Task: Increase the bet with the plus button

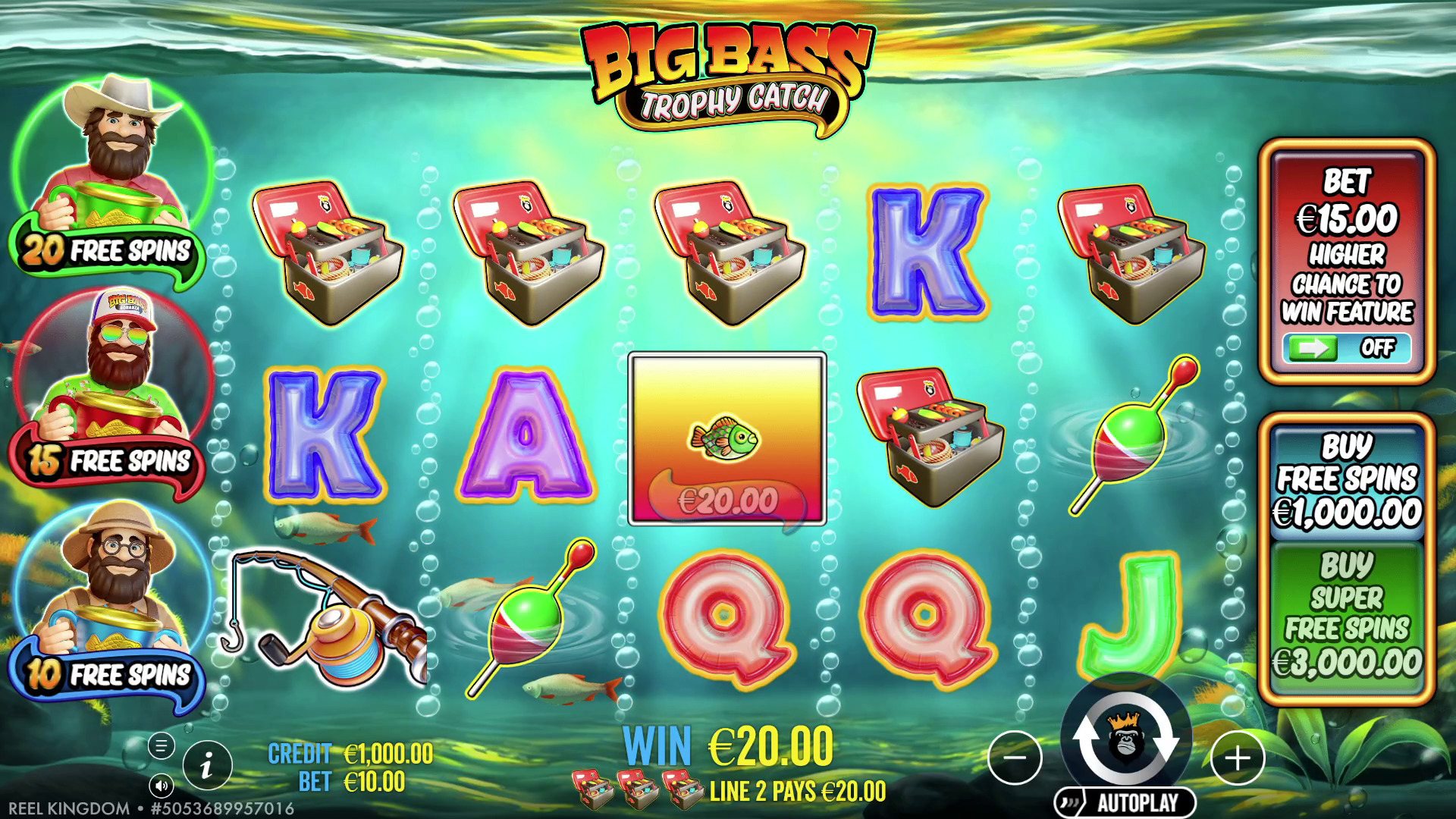Action: coord(1238,757)
